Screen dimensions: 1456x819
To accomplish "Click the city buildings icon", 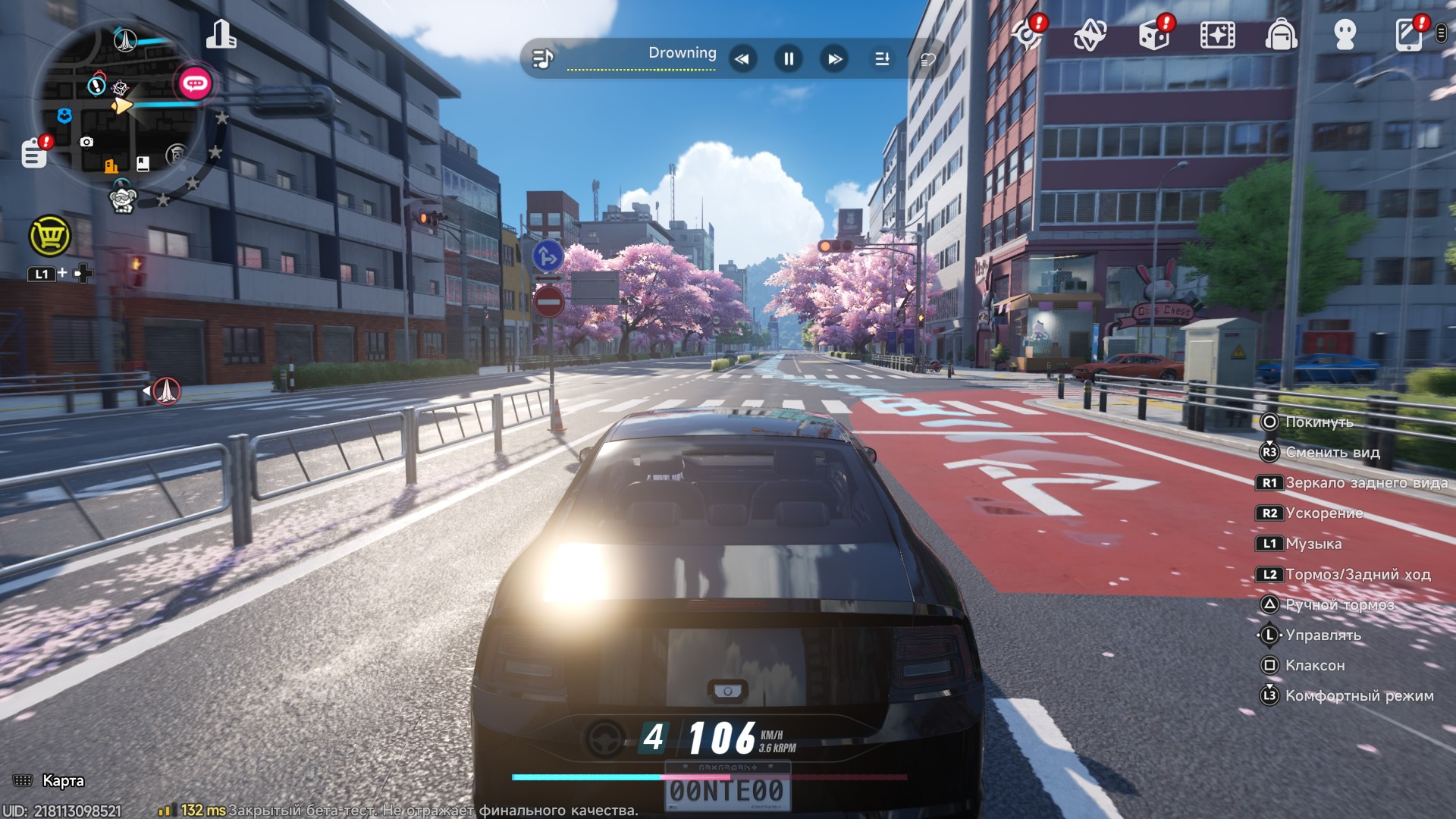I will [221, 35].
